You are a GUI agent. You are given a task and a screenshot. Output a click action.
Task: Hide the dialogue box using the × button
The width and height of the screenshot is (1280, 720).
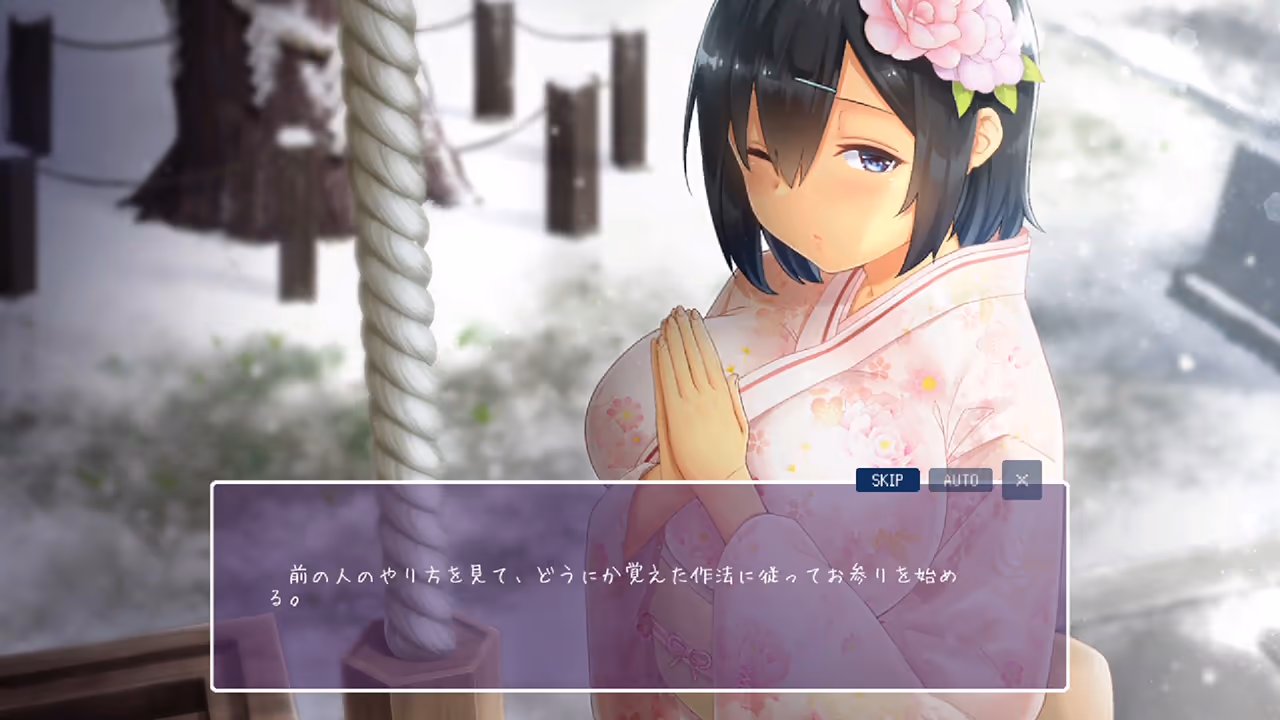1021,480
